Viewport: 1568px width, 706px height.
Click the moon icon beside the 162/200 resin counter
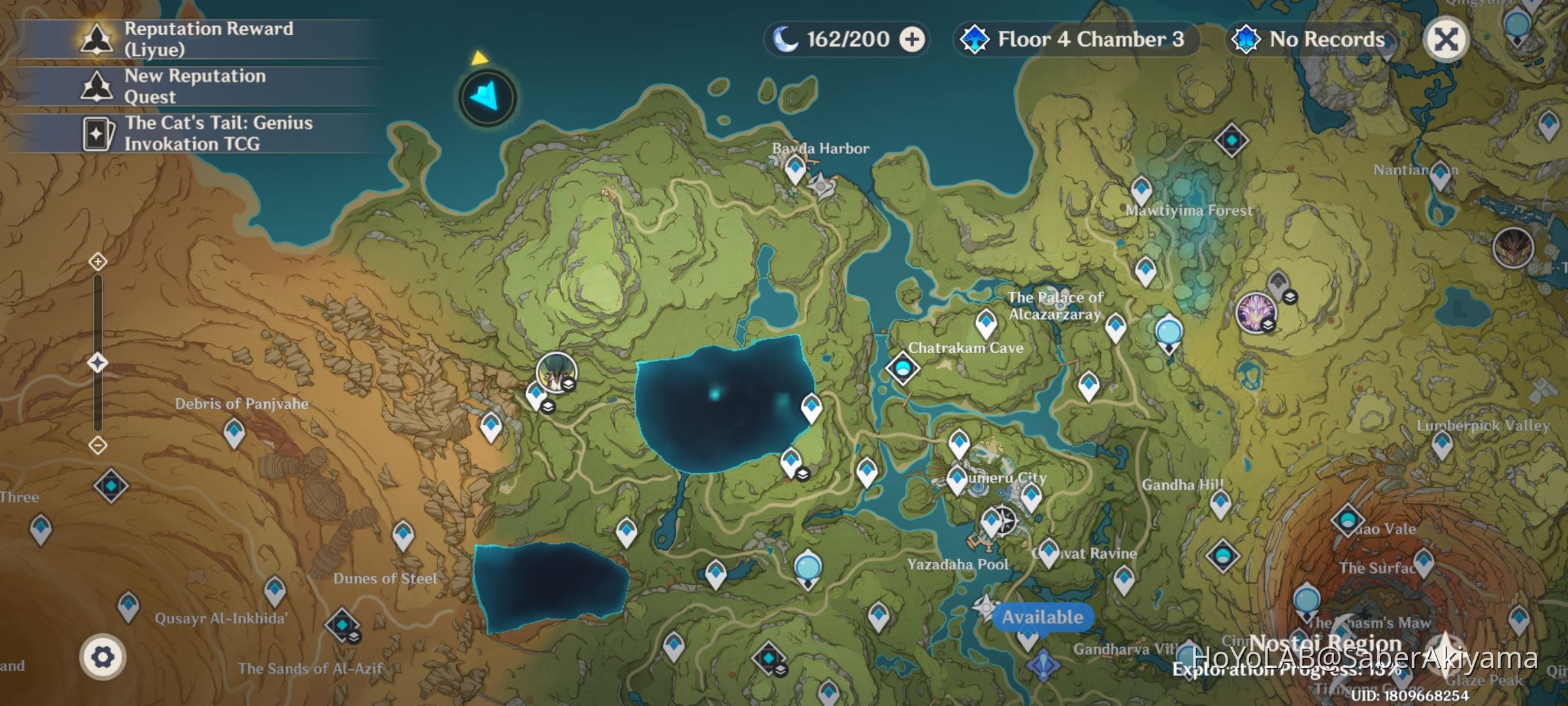(x=786, y=39)
